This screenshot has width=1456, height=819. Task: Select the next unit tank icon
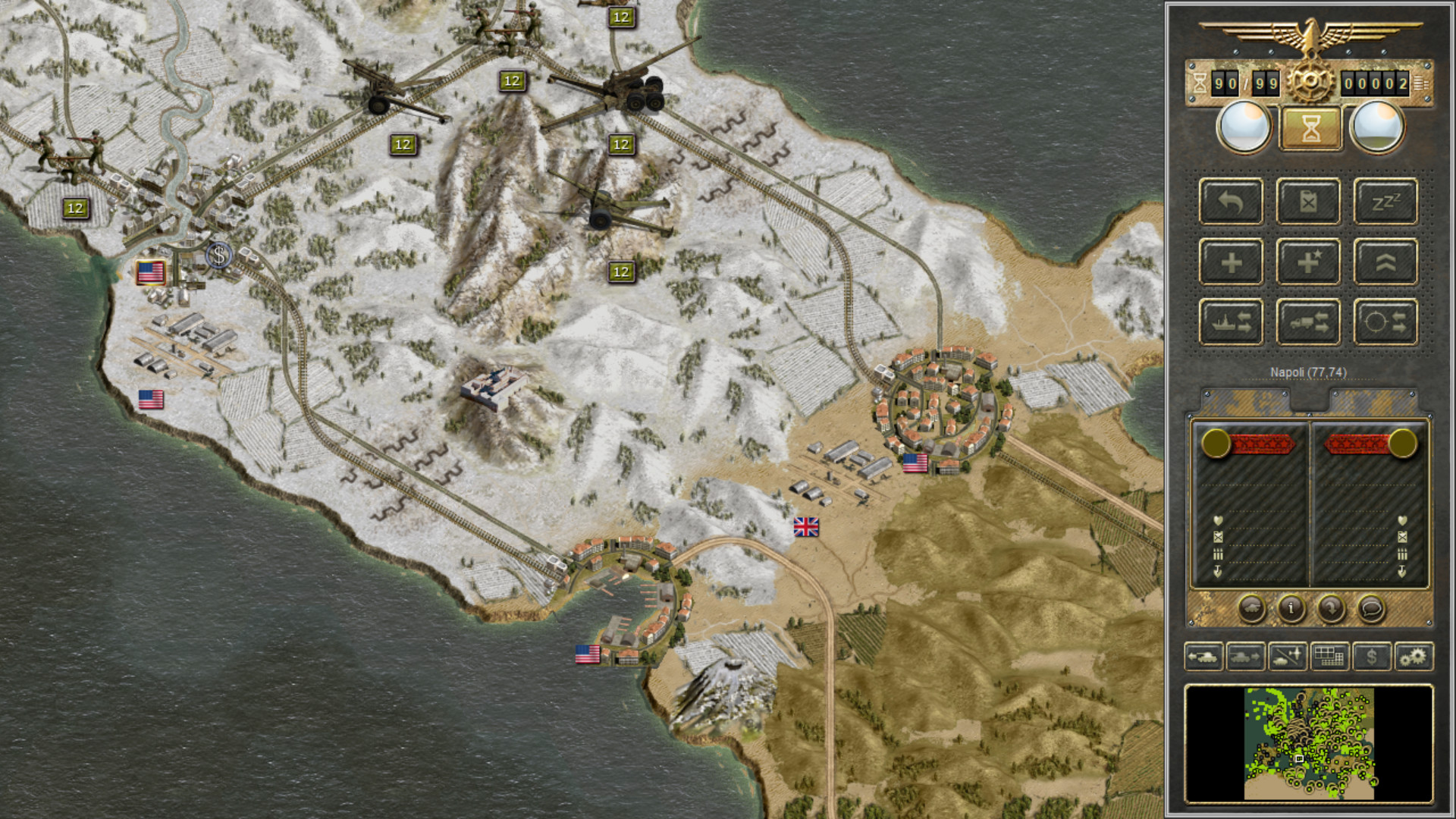1247,657
